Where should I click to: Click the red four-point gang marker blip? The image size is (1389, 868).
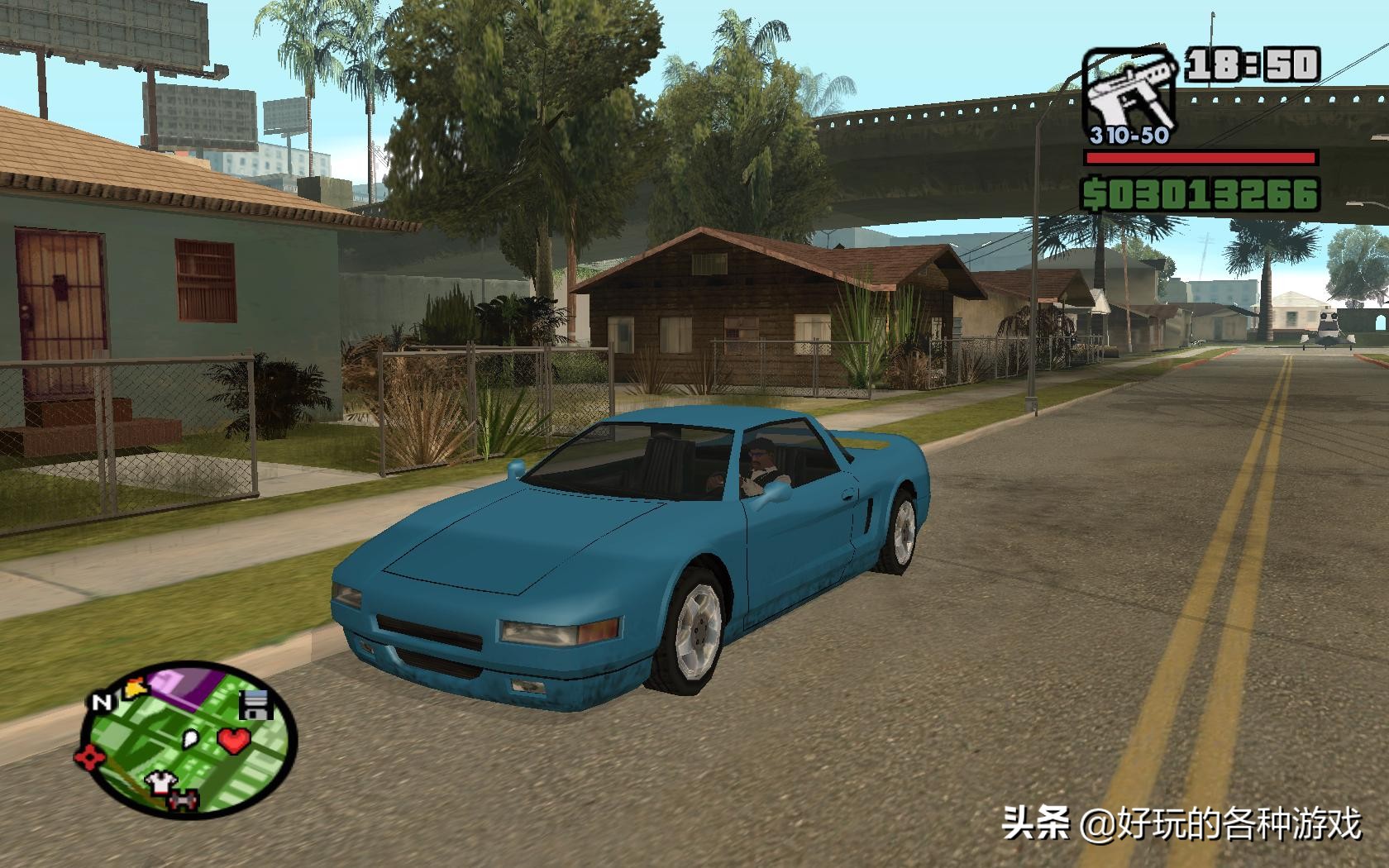[89, 756]
